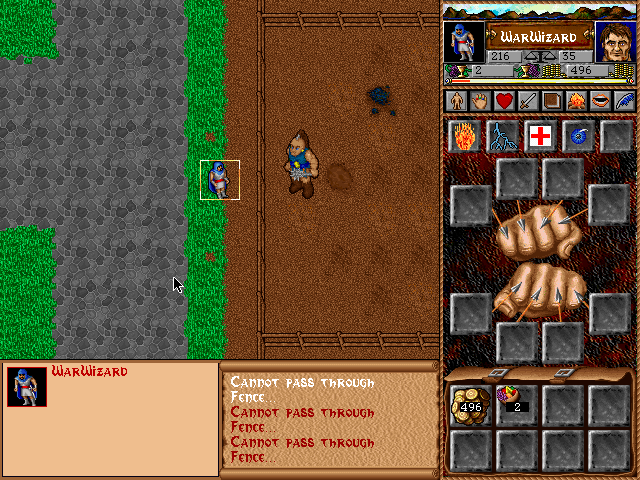The image size is (640, 480).
Task: Use the red cross healing spell
Action: point(541,136)
